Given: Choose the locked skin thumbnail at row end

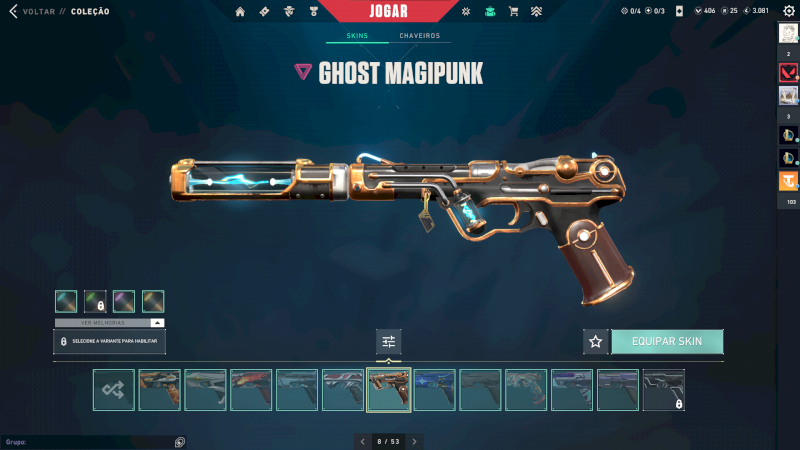Looking at the screenshot, I should [x=663, y=390].
